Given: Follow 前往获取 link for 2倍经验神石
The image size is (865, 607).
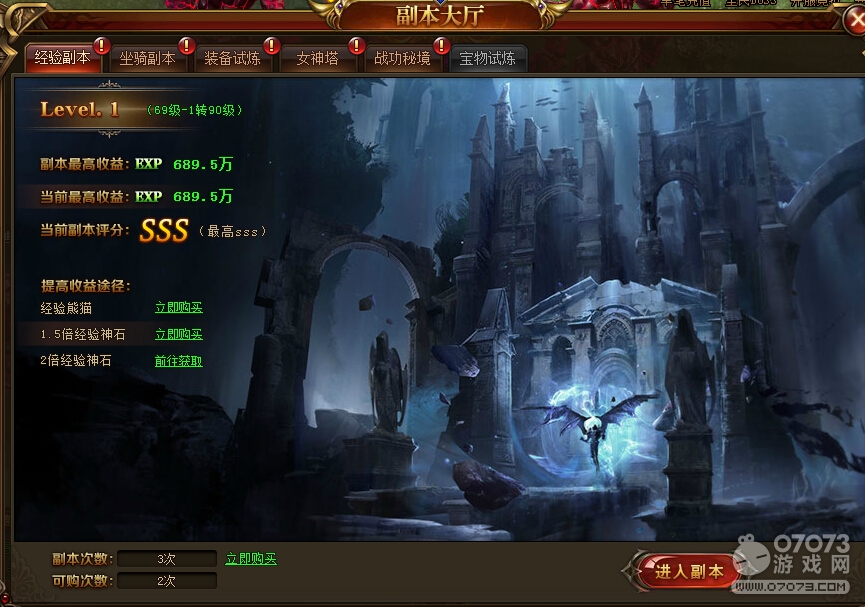Looking at the screenshot, I should 178,361.
